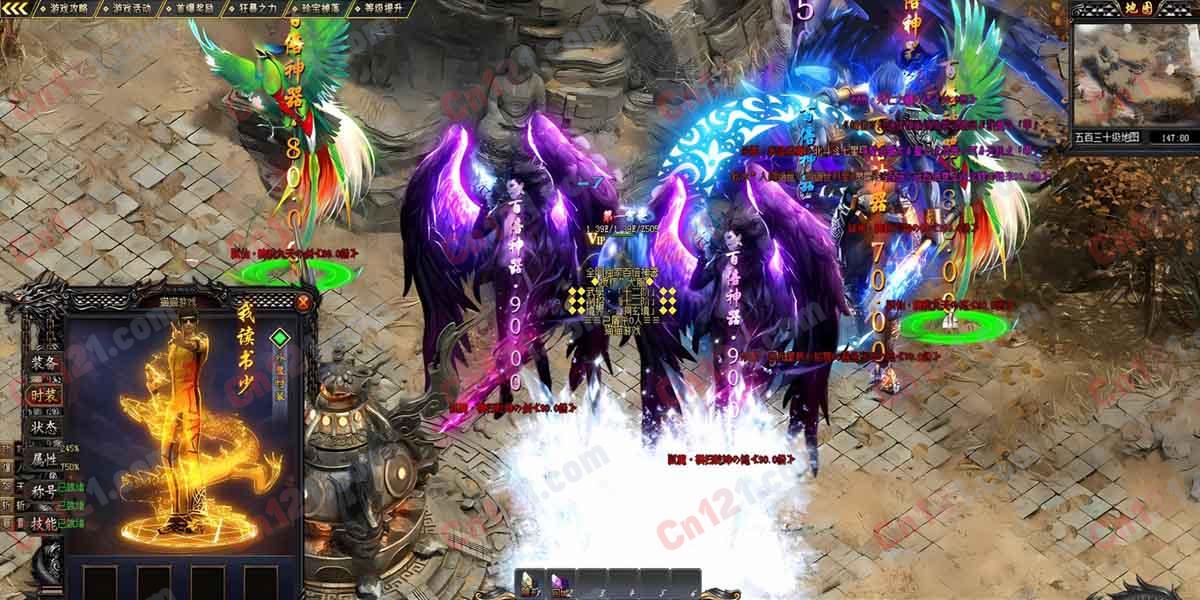This screenshot has height=600, width=1200.
Task: Switch to the 状态 status tab
Action: point(44,426)
